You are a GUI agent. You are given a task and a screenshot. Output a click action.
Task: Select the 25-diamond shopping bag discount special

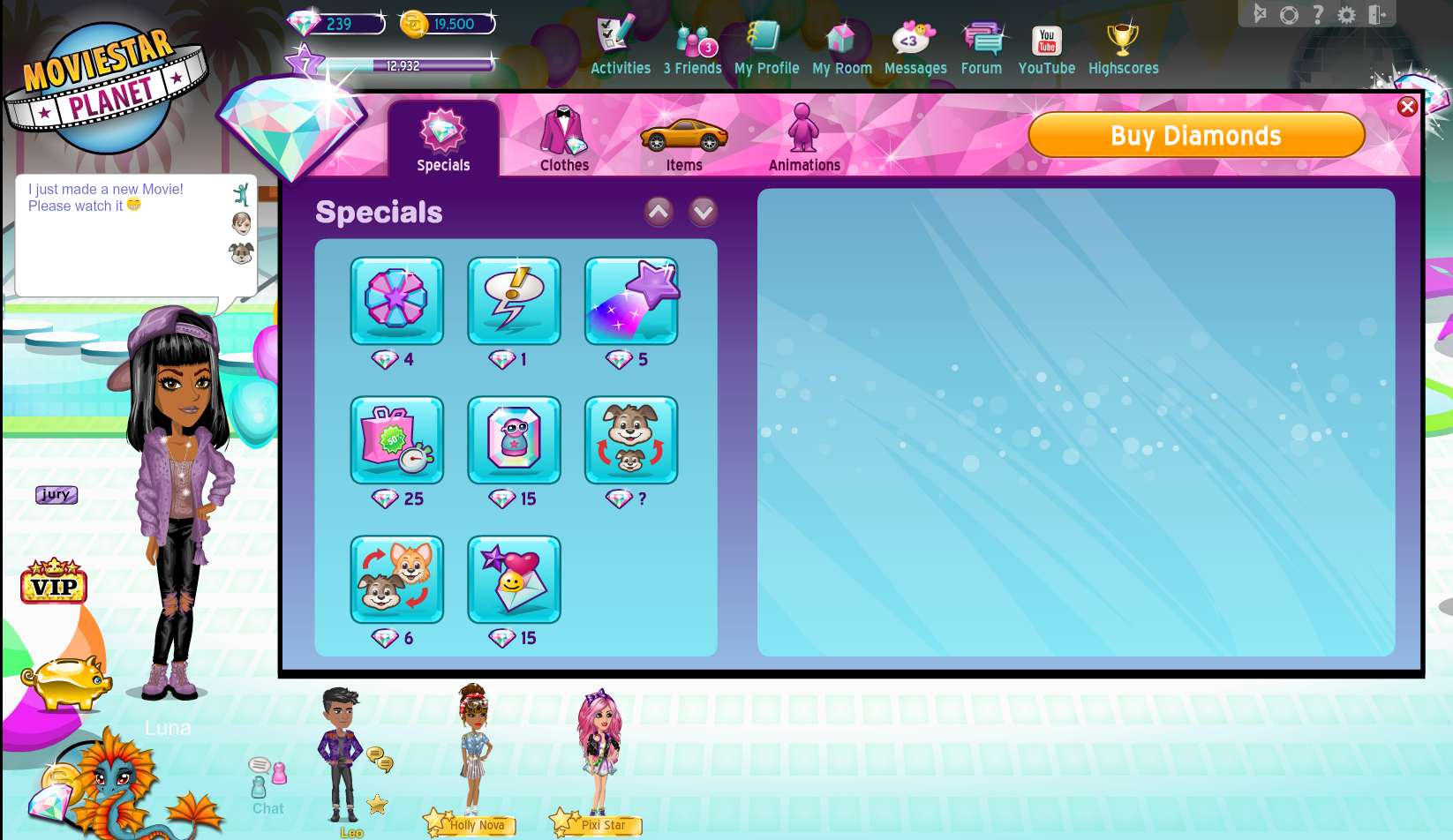[396, 440]
